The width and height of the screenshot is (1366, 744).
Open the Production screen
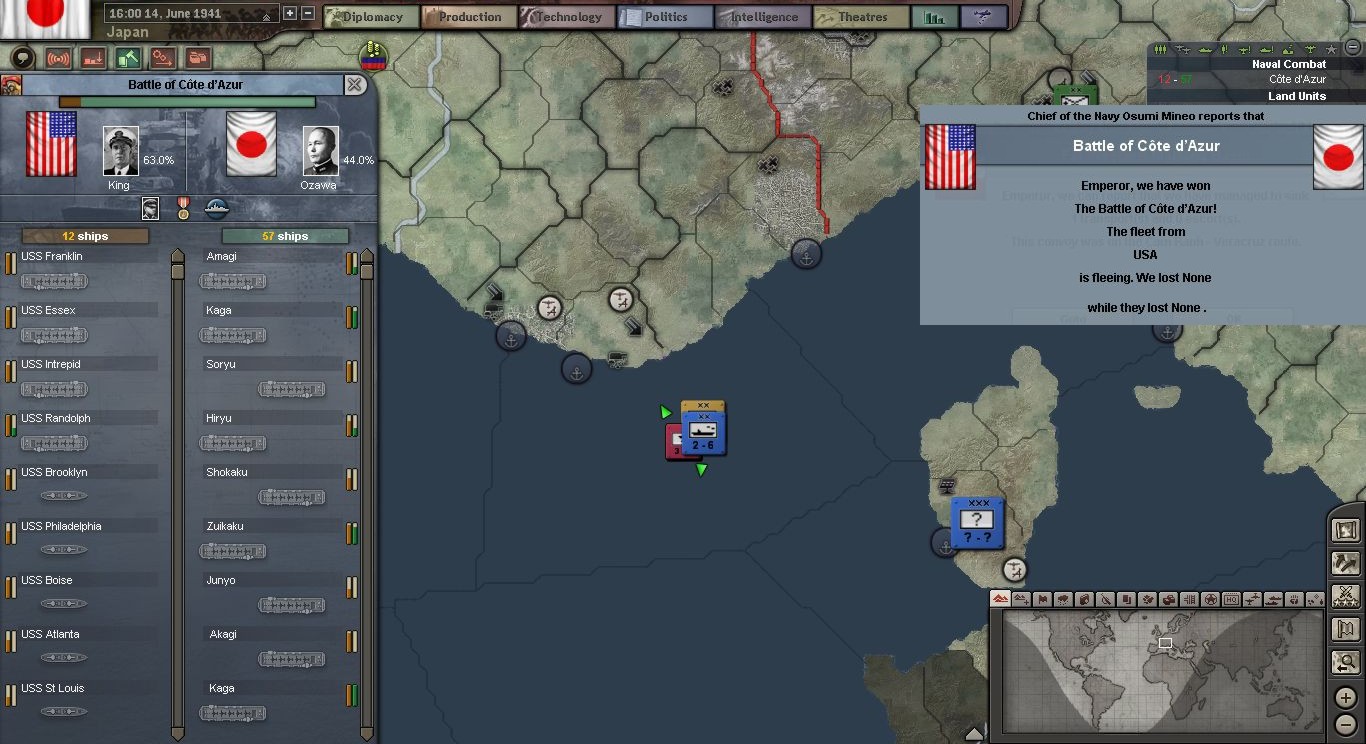(x=469, y=17)
